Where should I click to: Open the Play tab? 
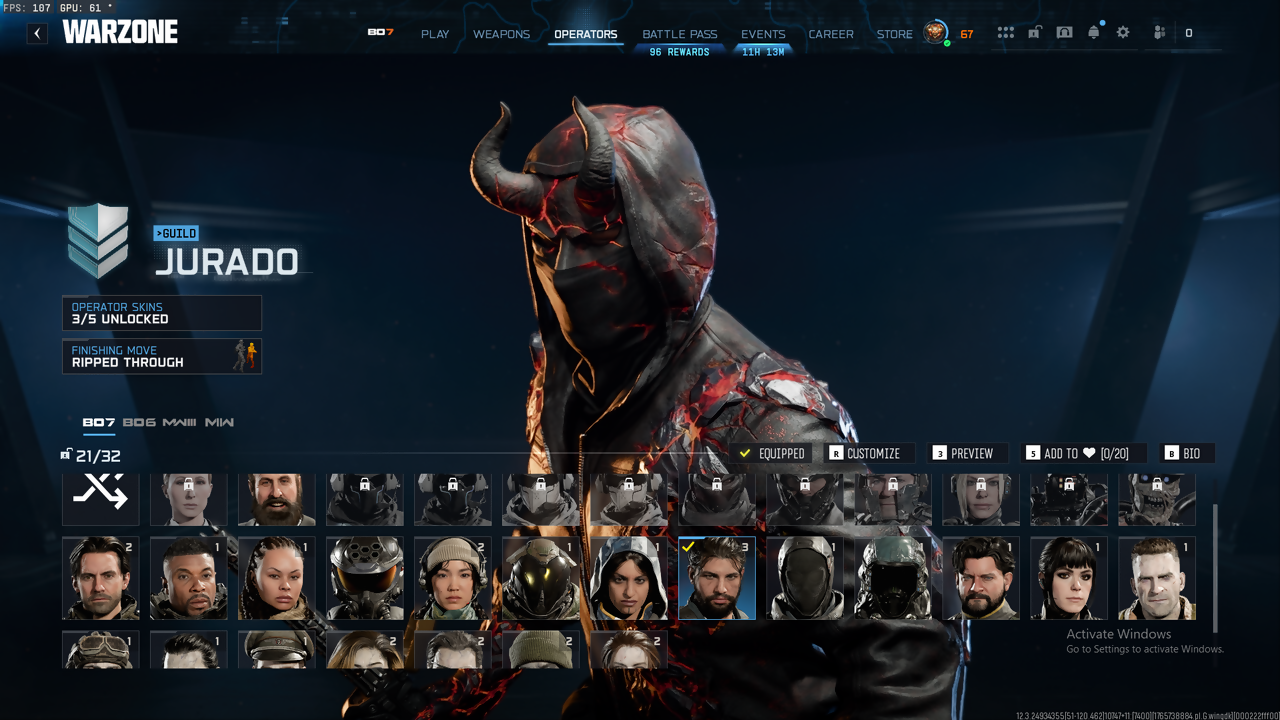tap(435, 34)
